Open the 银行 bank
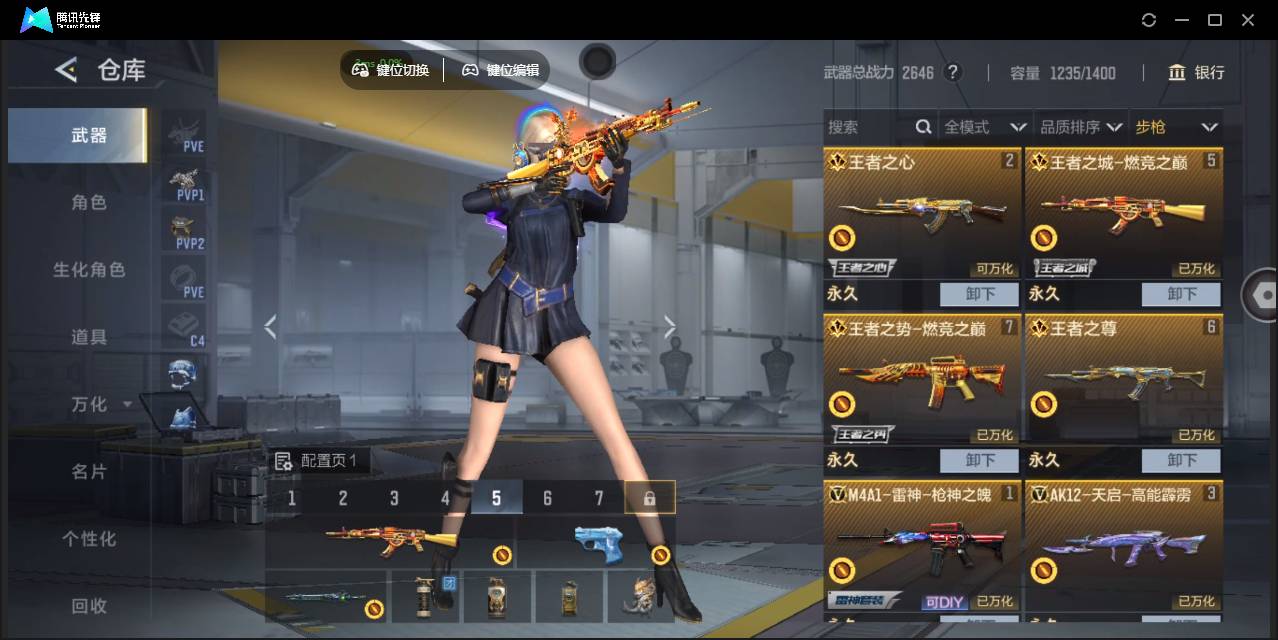1278x640 pixels. [x=1196, y=72]
